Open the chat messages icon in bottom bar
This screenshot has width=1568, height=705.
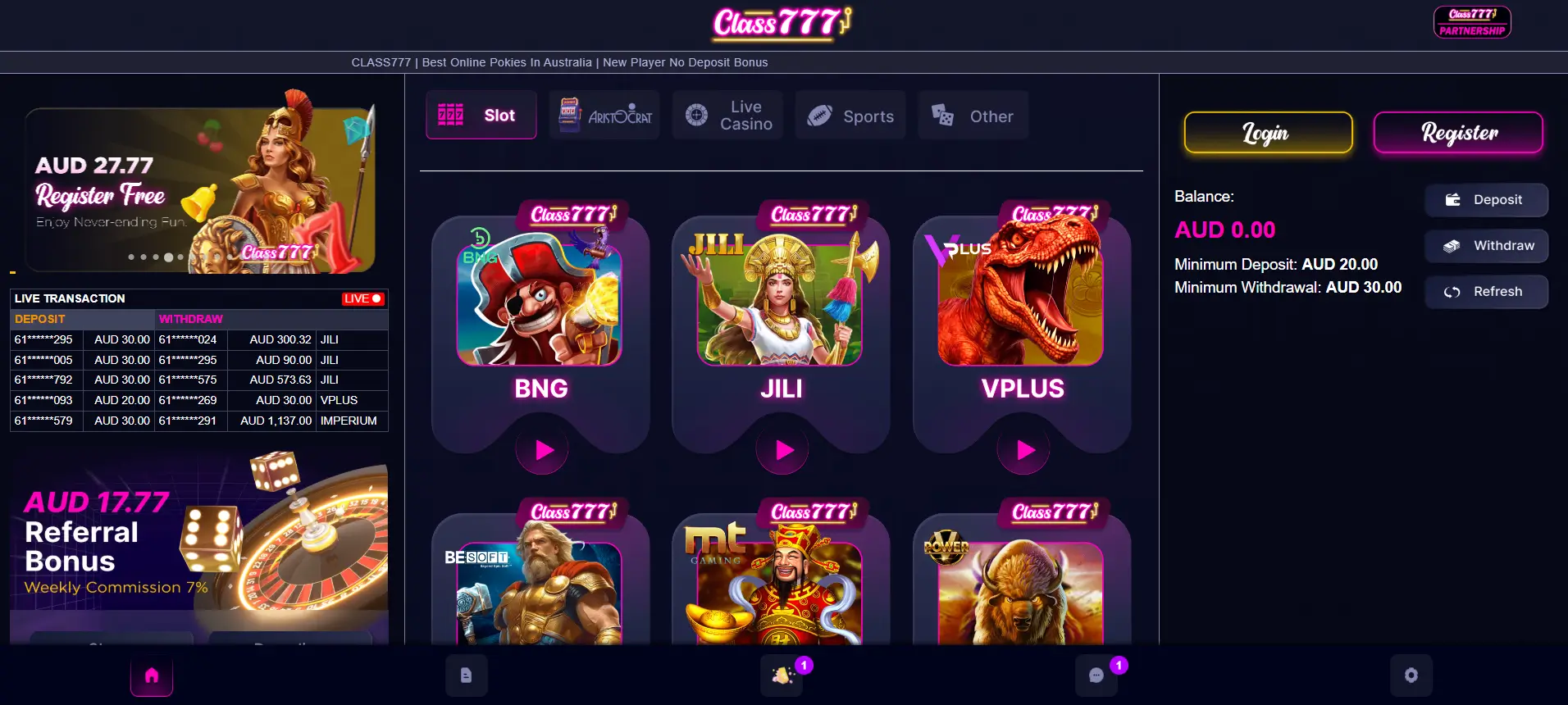tap(1096, 675)
